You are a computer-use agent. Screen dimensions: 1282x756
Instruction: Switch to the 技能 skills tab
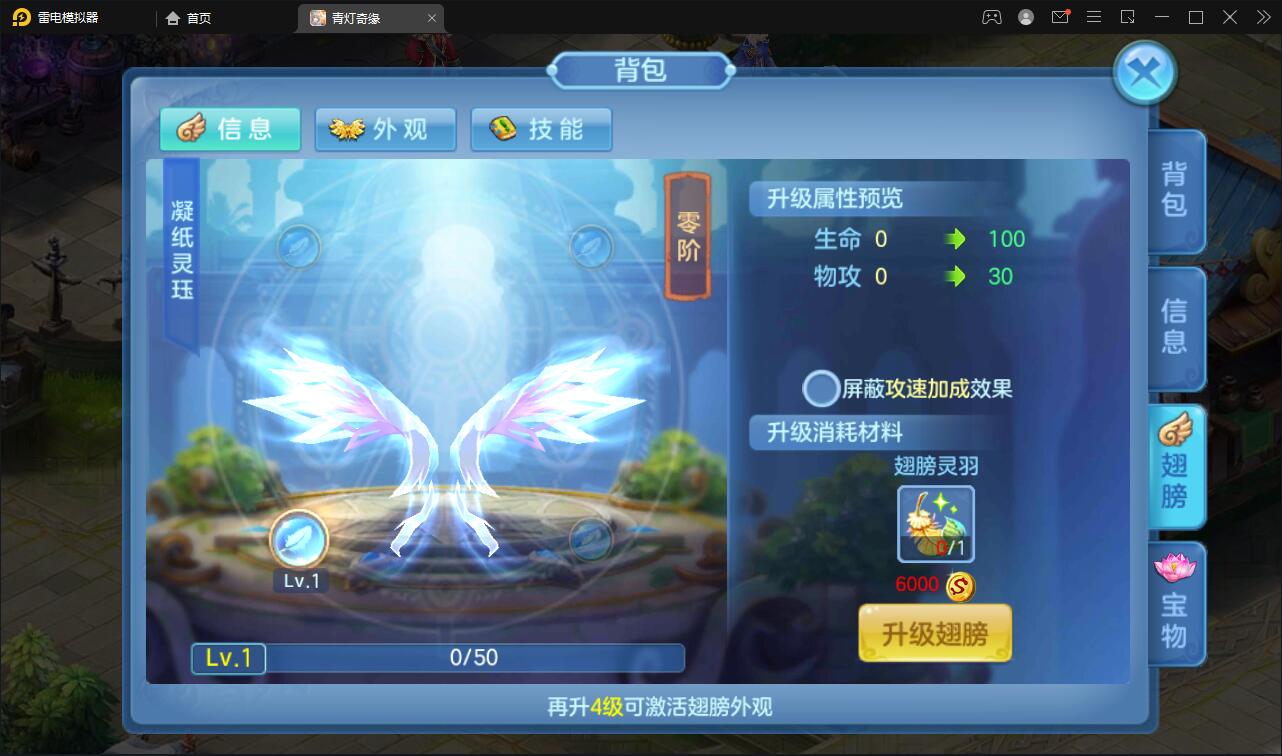pos(542,129)
